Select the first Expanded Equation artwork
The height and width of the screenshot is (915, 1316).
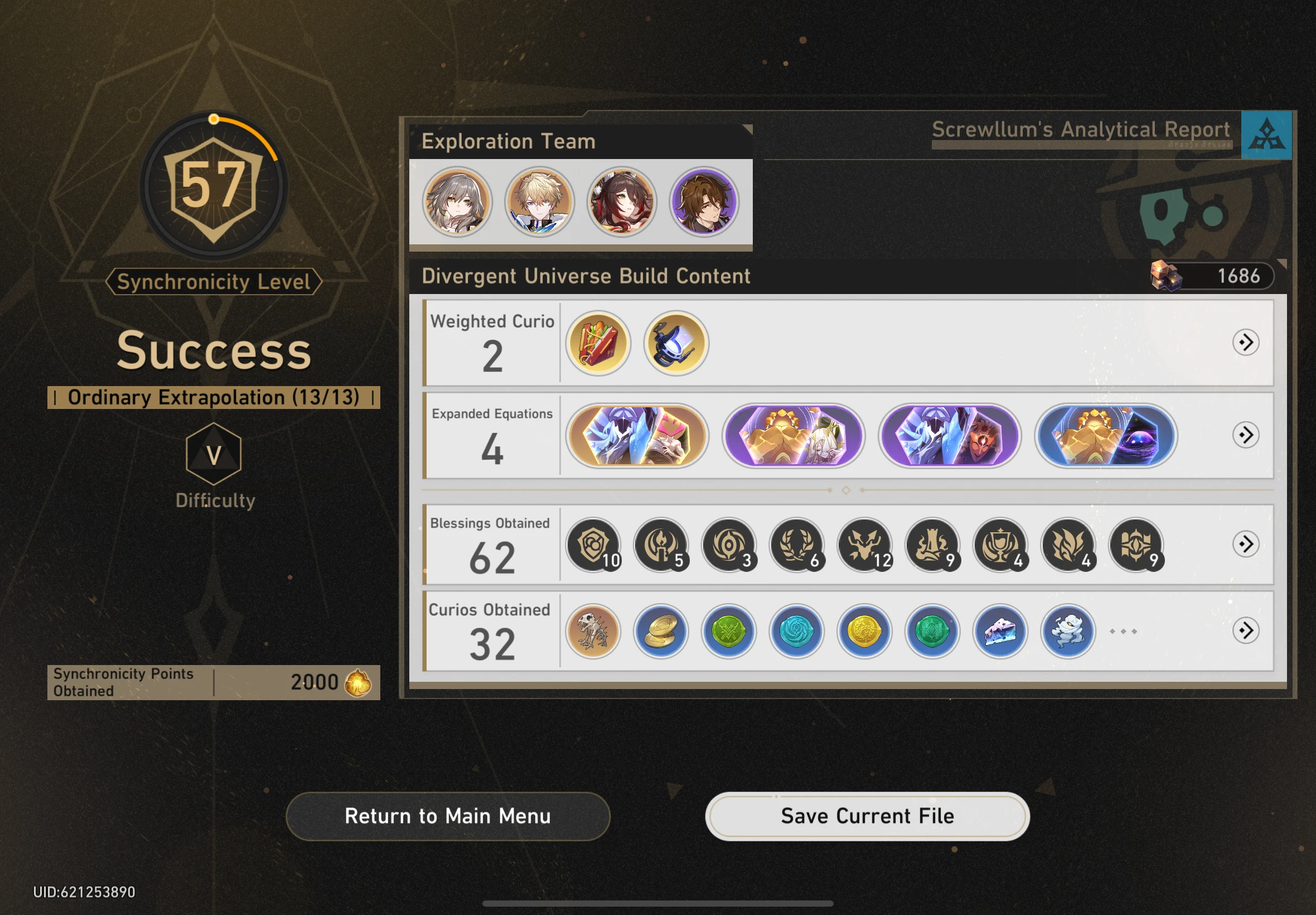(x=638, y=436)
